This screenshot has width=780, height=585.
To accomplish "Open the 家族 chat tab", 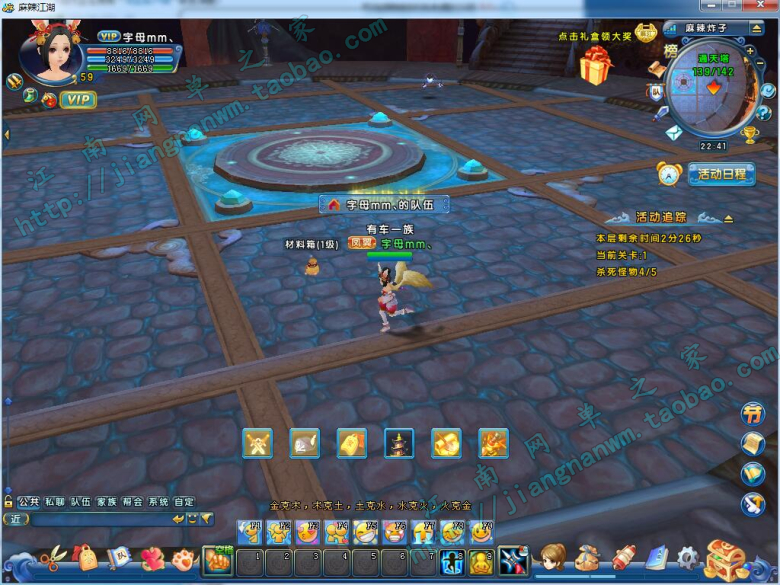I will click(x=106, y=502).
